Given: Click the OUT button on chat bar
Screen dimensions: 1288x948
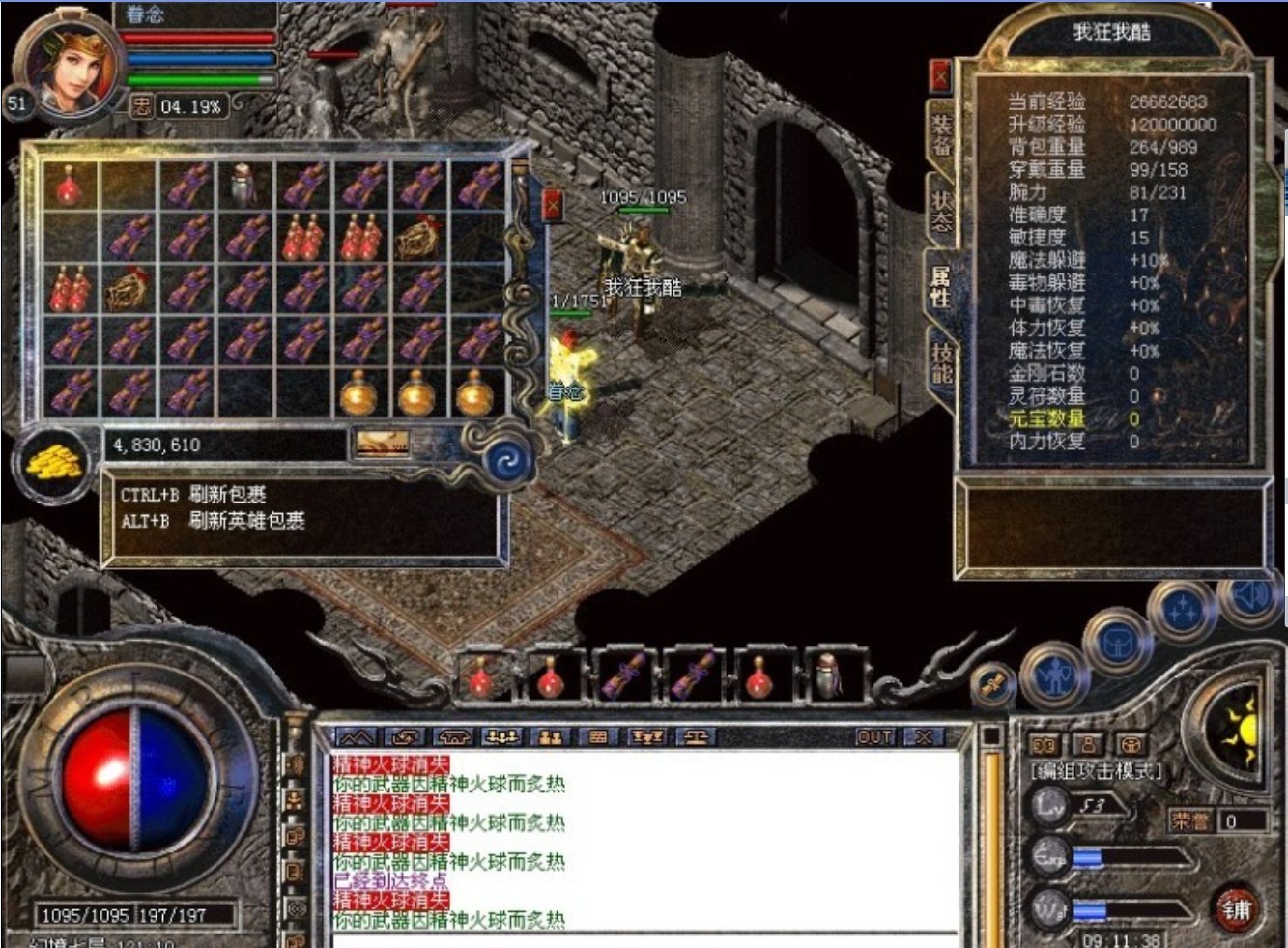Looking at the screenshot, I should tap(874, 737).
